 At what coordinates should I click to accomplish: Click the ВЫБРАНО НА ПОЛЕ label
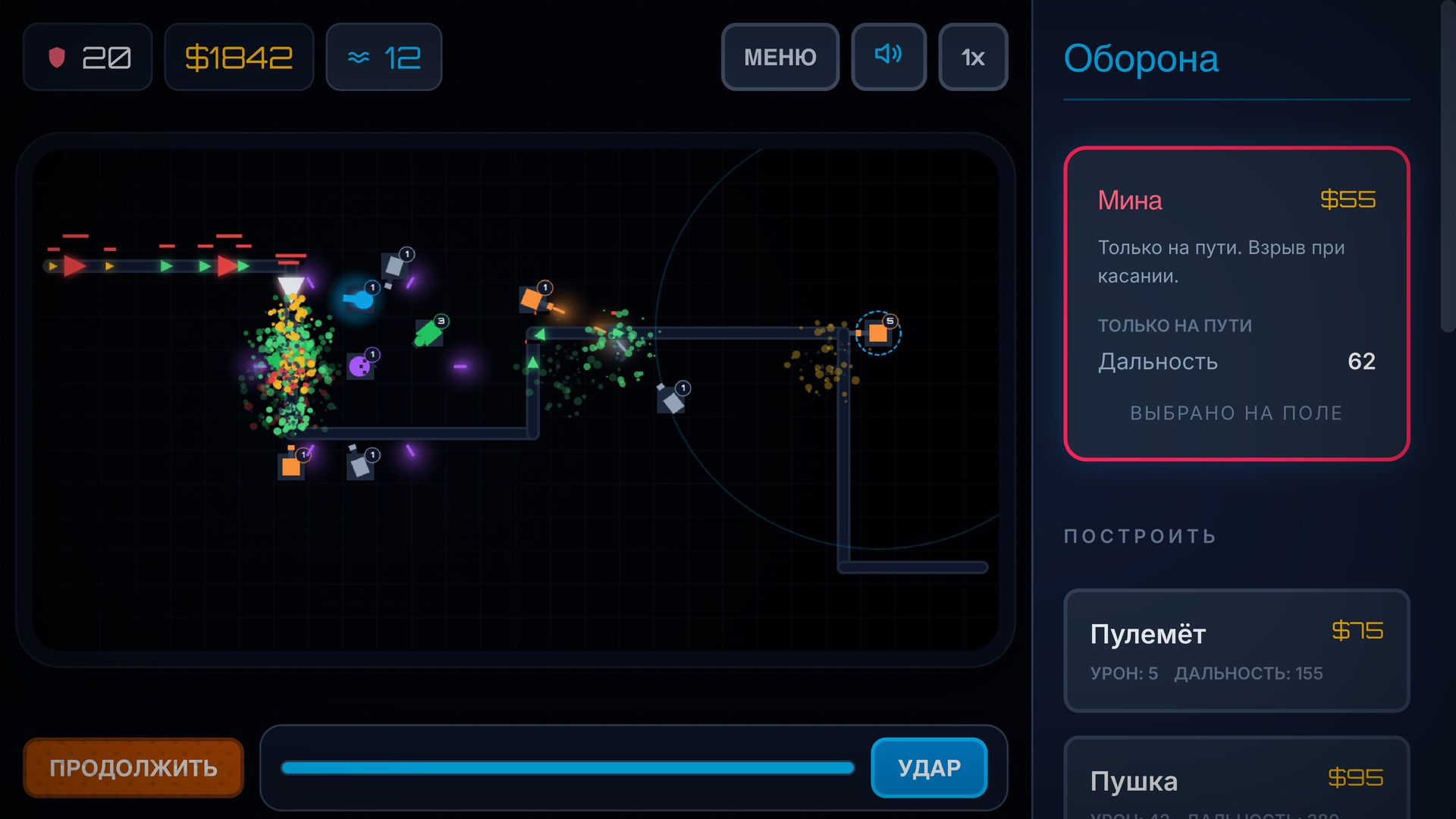tap(1235, 413)
